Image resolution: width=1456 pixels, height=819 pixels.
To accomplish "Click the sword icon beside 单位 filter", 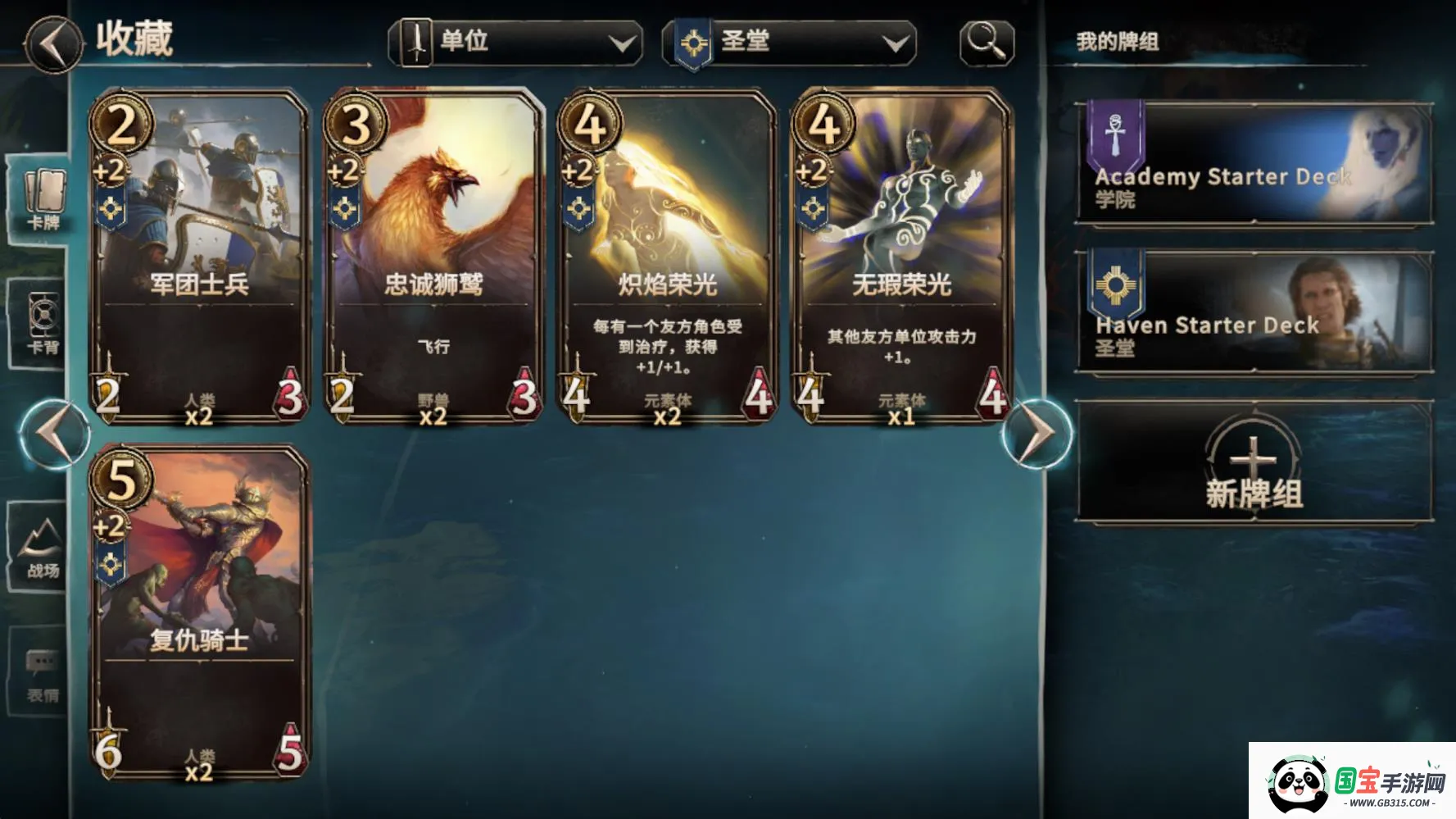I will [416, 41].
